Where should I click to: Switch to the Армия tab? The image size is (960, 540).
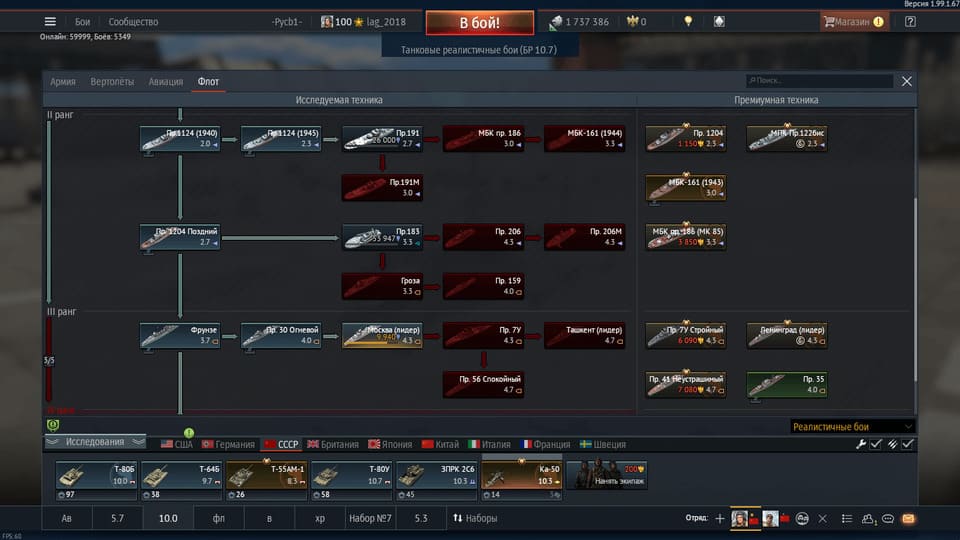click(63, 82)
